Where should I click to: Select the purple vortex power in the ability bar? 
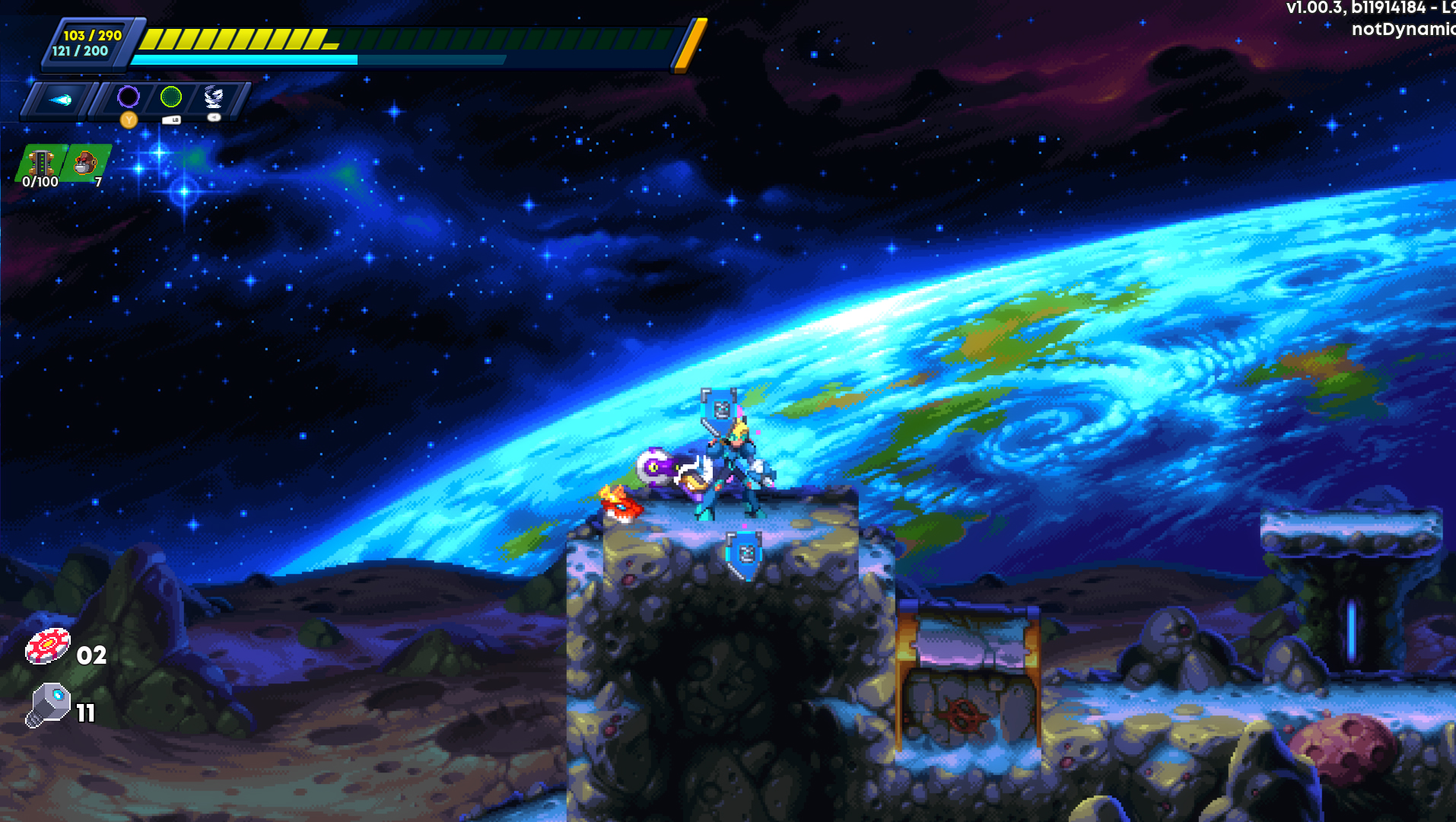pos(128,96)
